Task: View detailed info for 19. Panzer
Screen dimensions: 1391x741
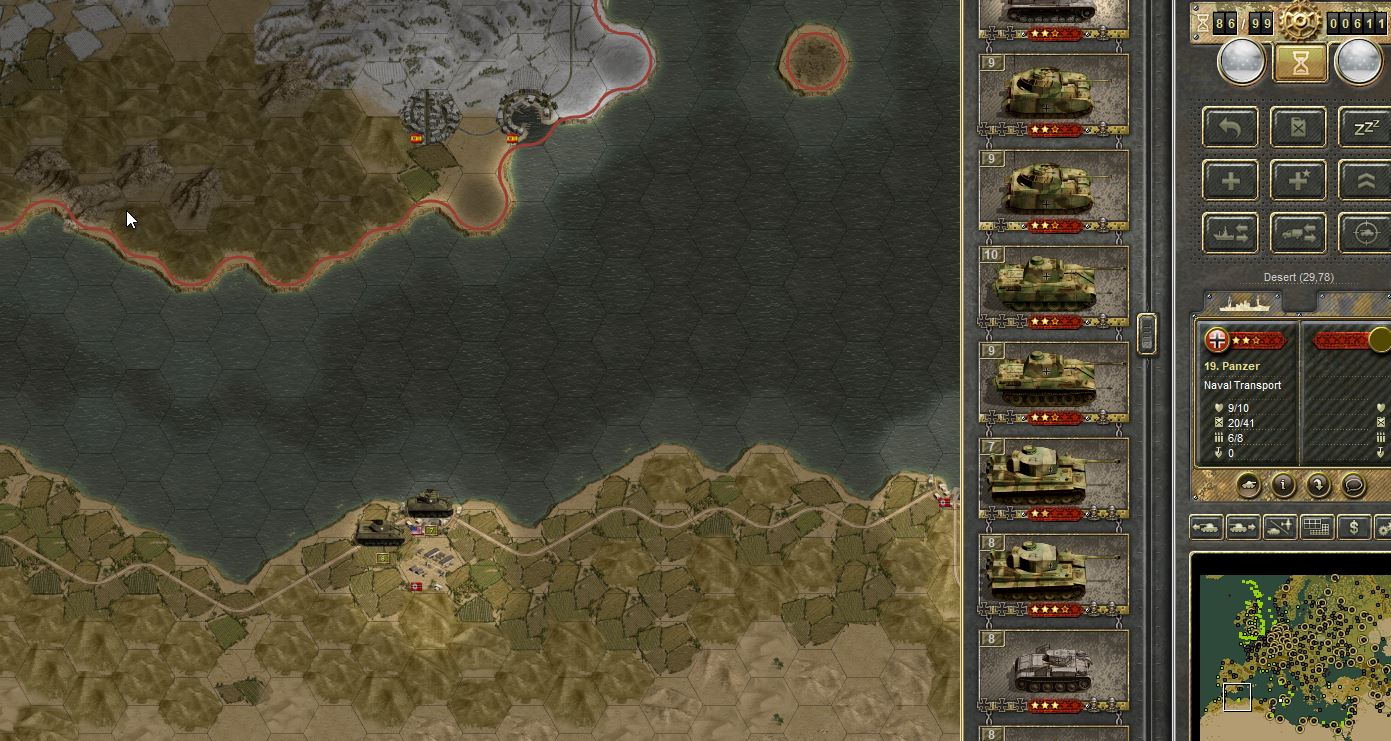Action: [1283, 484]
